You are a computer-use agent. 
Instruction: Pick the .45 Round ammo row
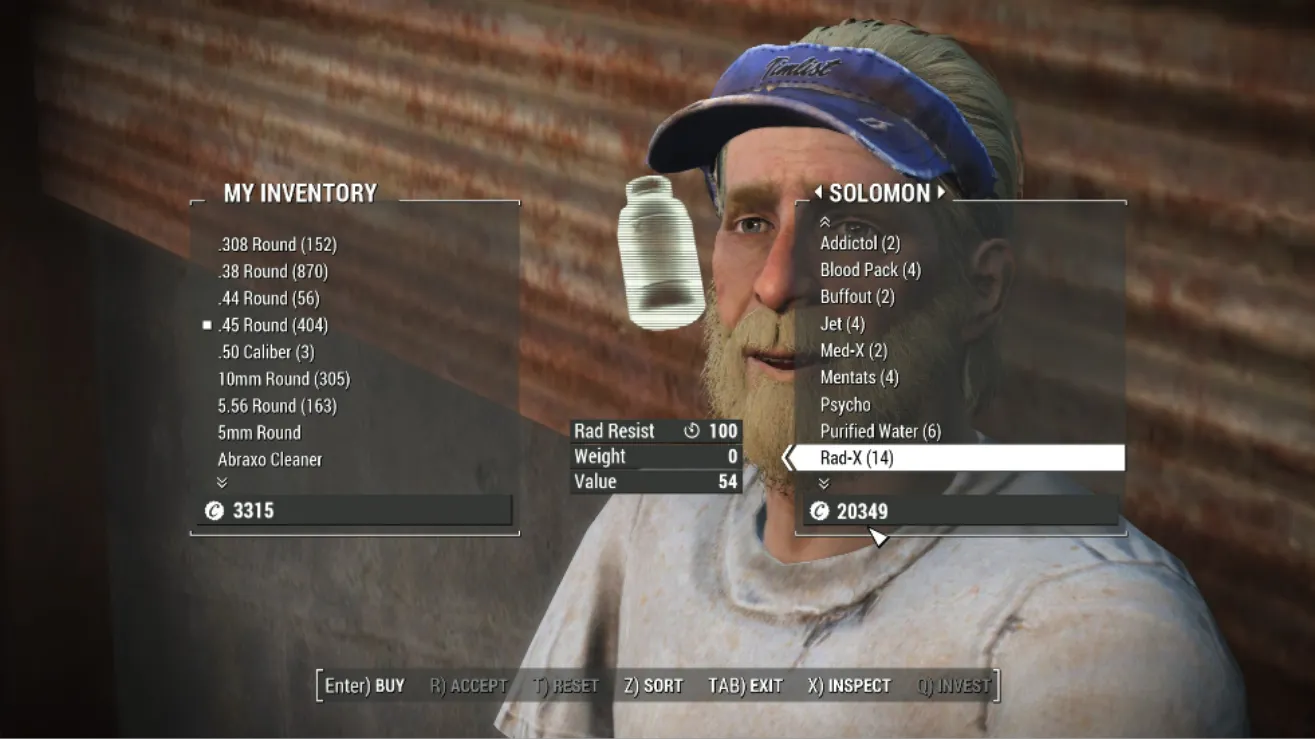[x=272, y=325]
